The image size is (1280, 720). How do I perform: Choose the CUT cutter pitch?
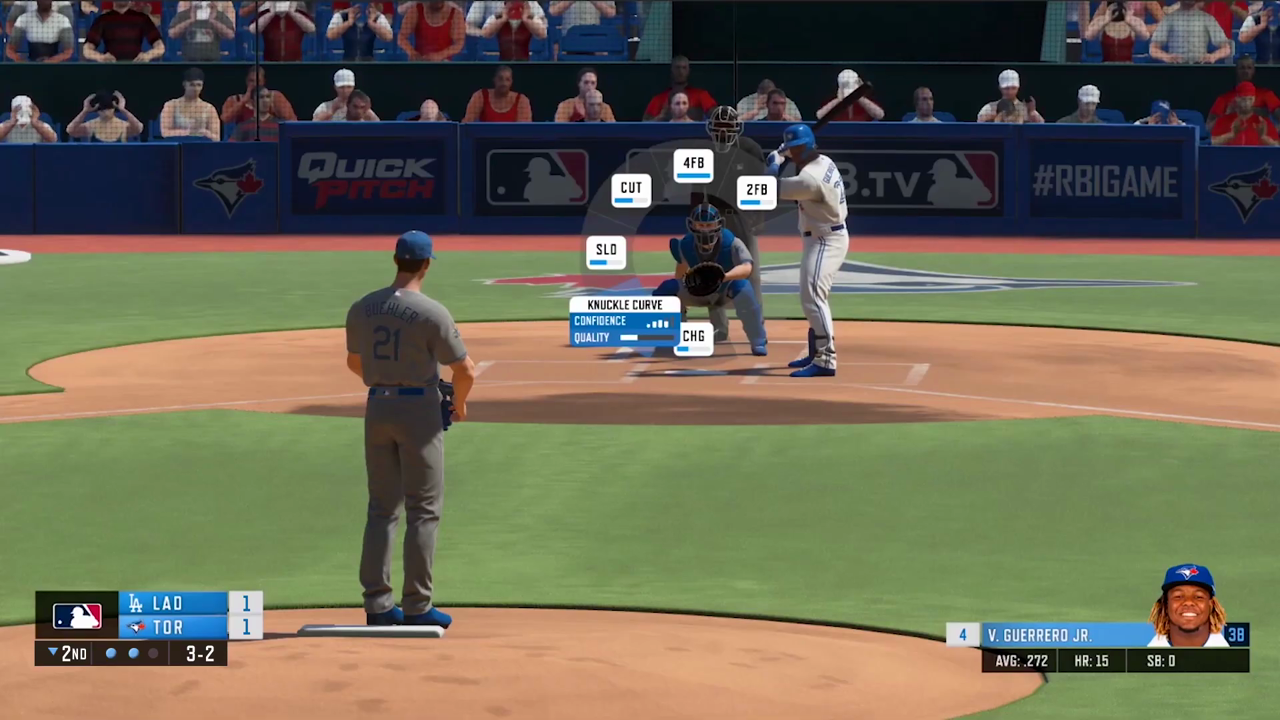(631, 190)
